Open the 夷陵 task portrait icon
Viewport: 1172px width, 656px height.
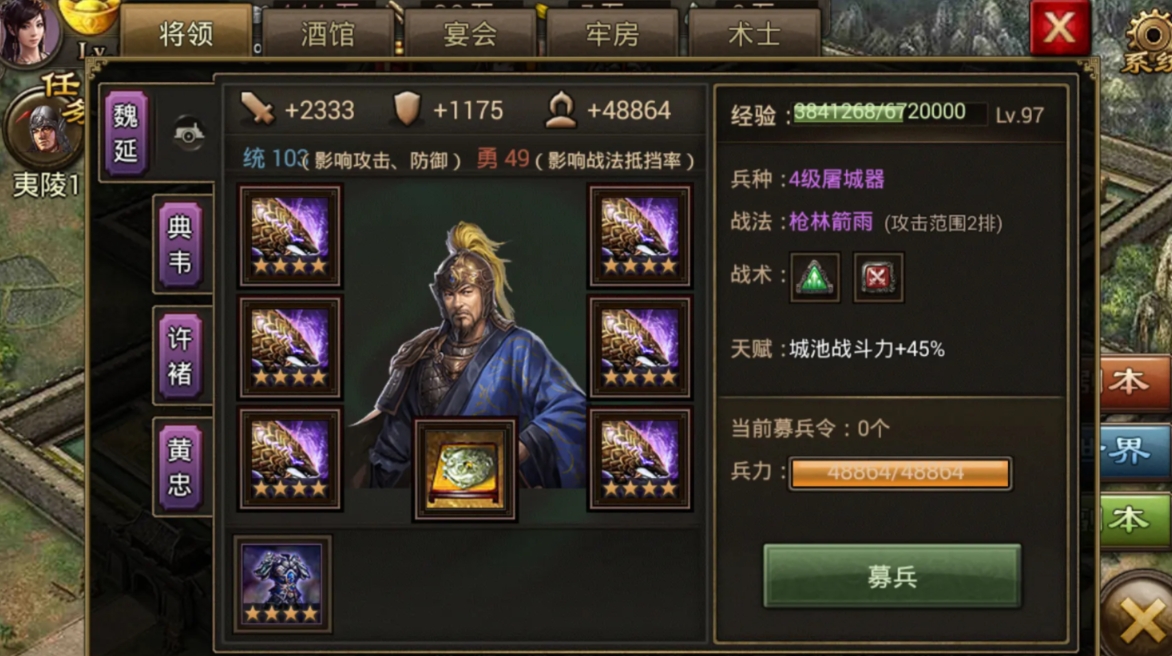coord(43,130)
